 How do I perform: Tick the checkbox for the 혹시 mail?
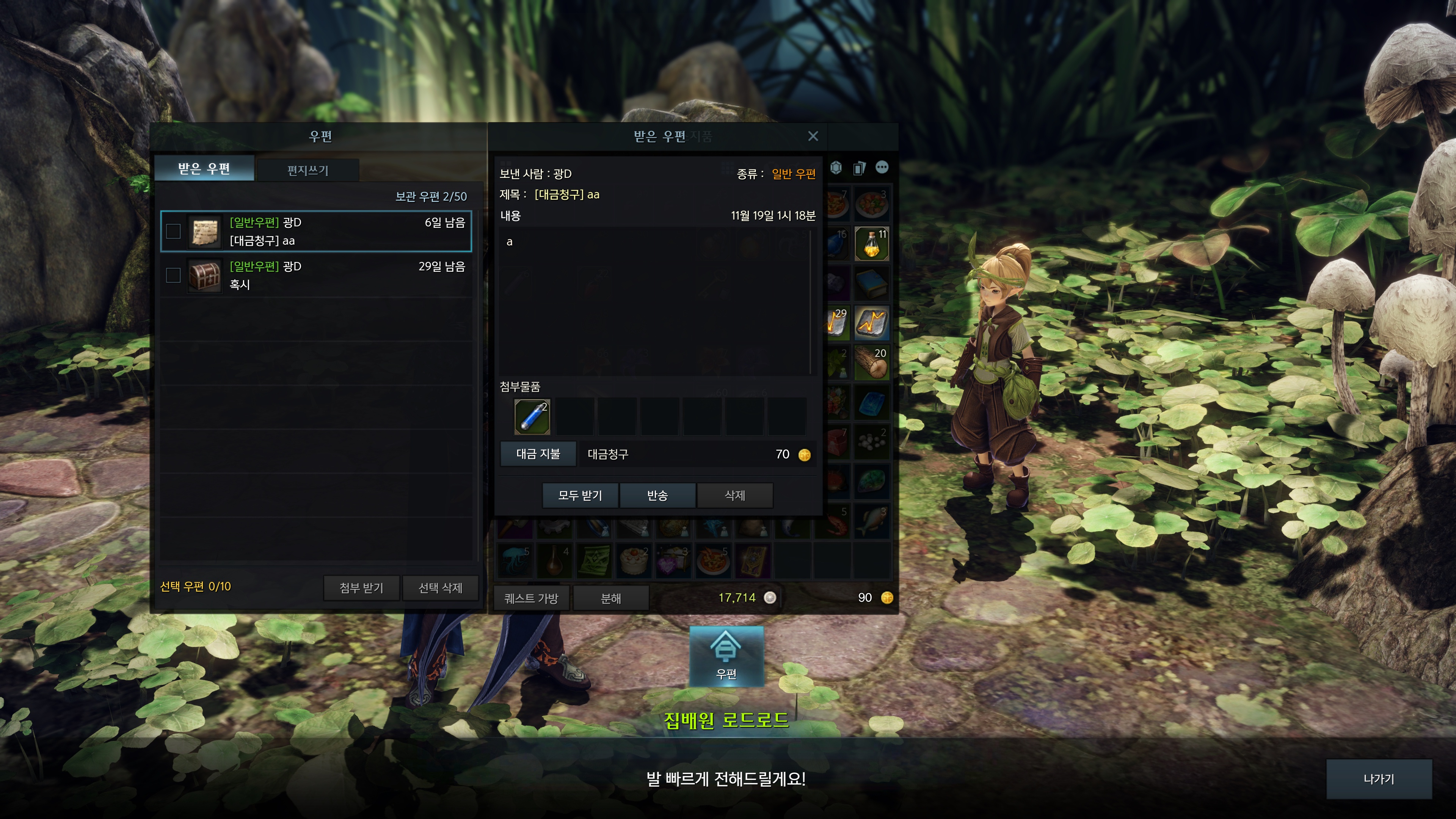[x=174, y=275]
